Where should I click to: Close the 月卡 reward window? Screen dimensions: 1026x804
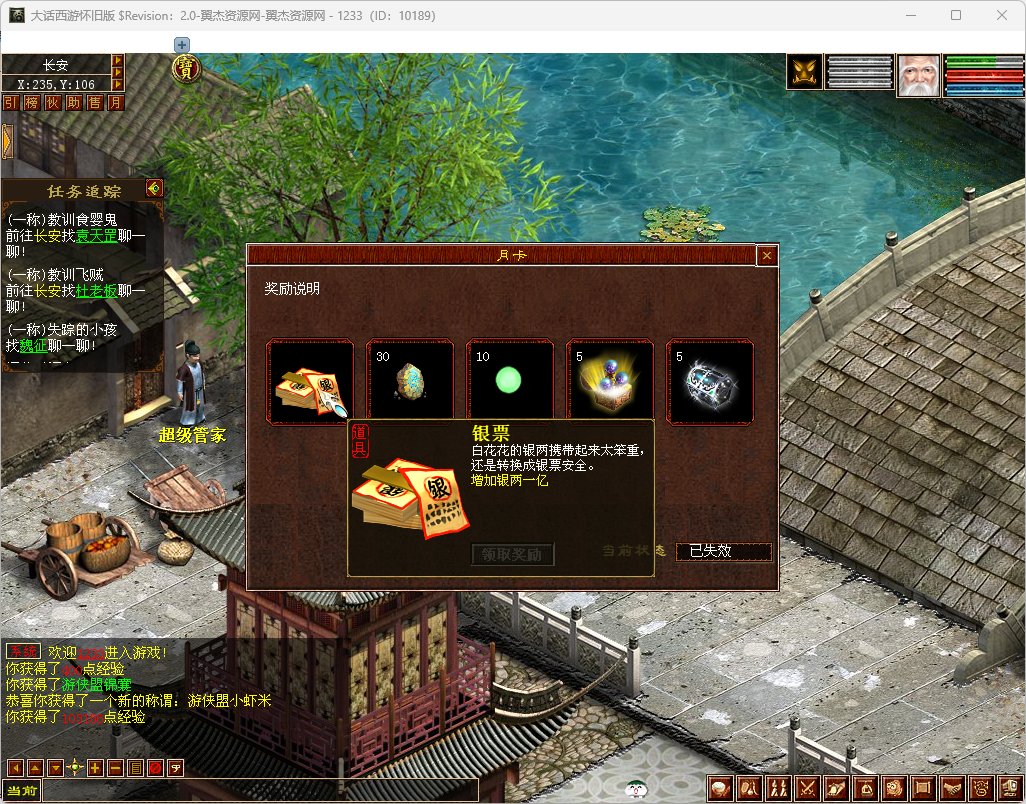[x=767, y=256]
